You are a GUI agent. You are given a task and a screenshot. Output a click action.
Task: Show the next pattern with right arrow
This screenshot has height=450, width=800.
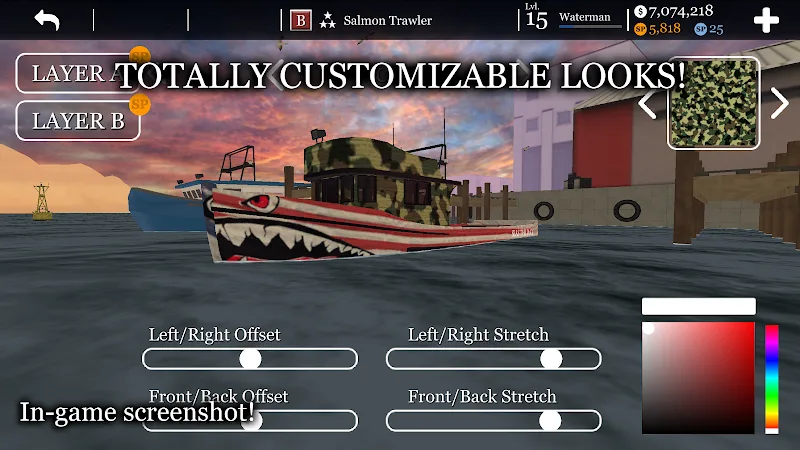pos(779,102)
